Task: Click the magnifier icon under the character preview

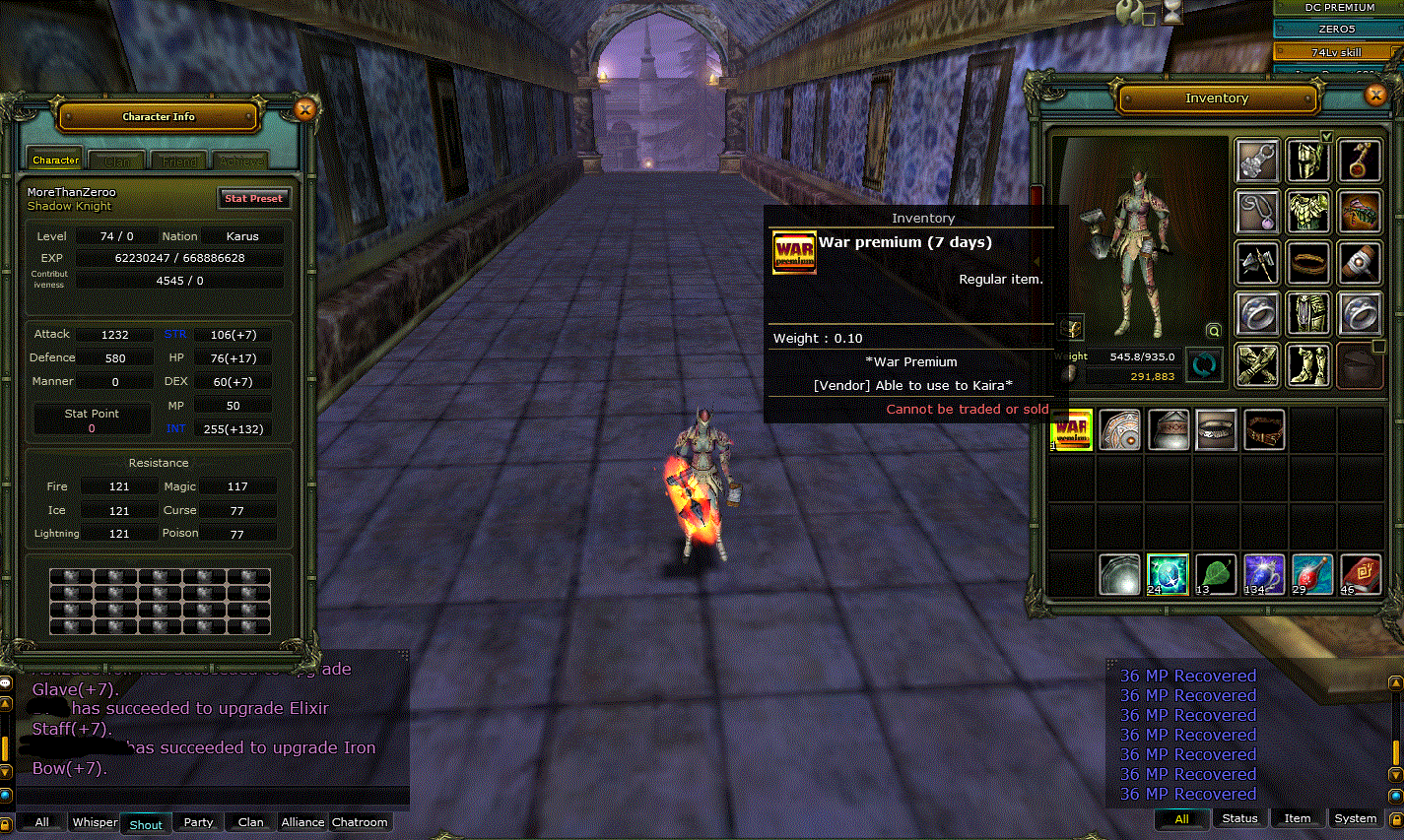Action: pyautogui.click(x=1215, y=332)
